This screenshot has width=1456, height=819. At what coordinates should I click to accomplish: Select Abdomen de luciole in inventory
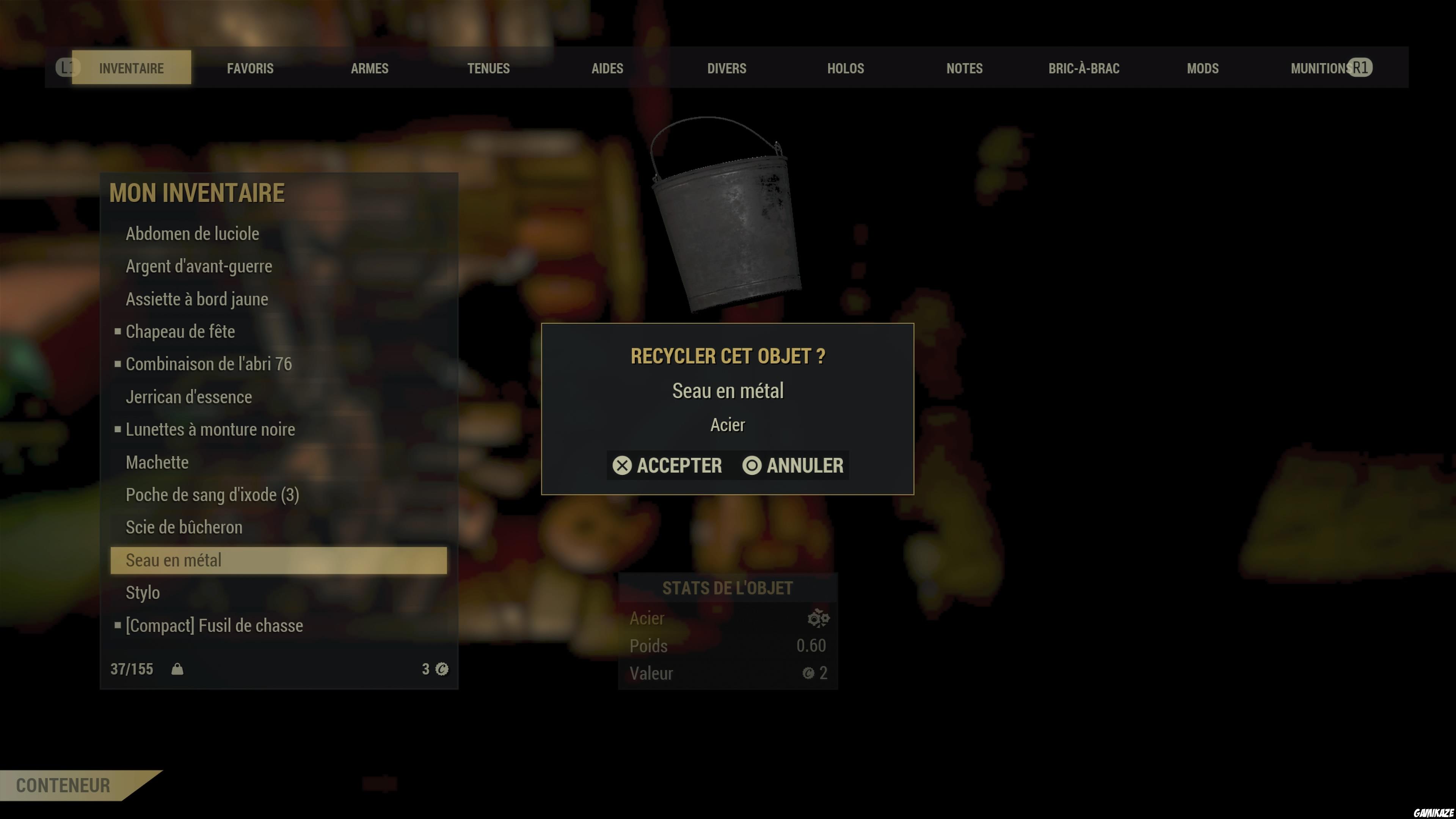pos(192,234)
